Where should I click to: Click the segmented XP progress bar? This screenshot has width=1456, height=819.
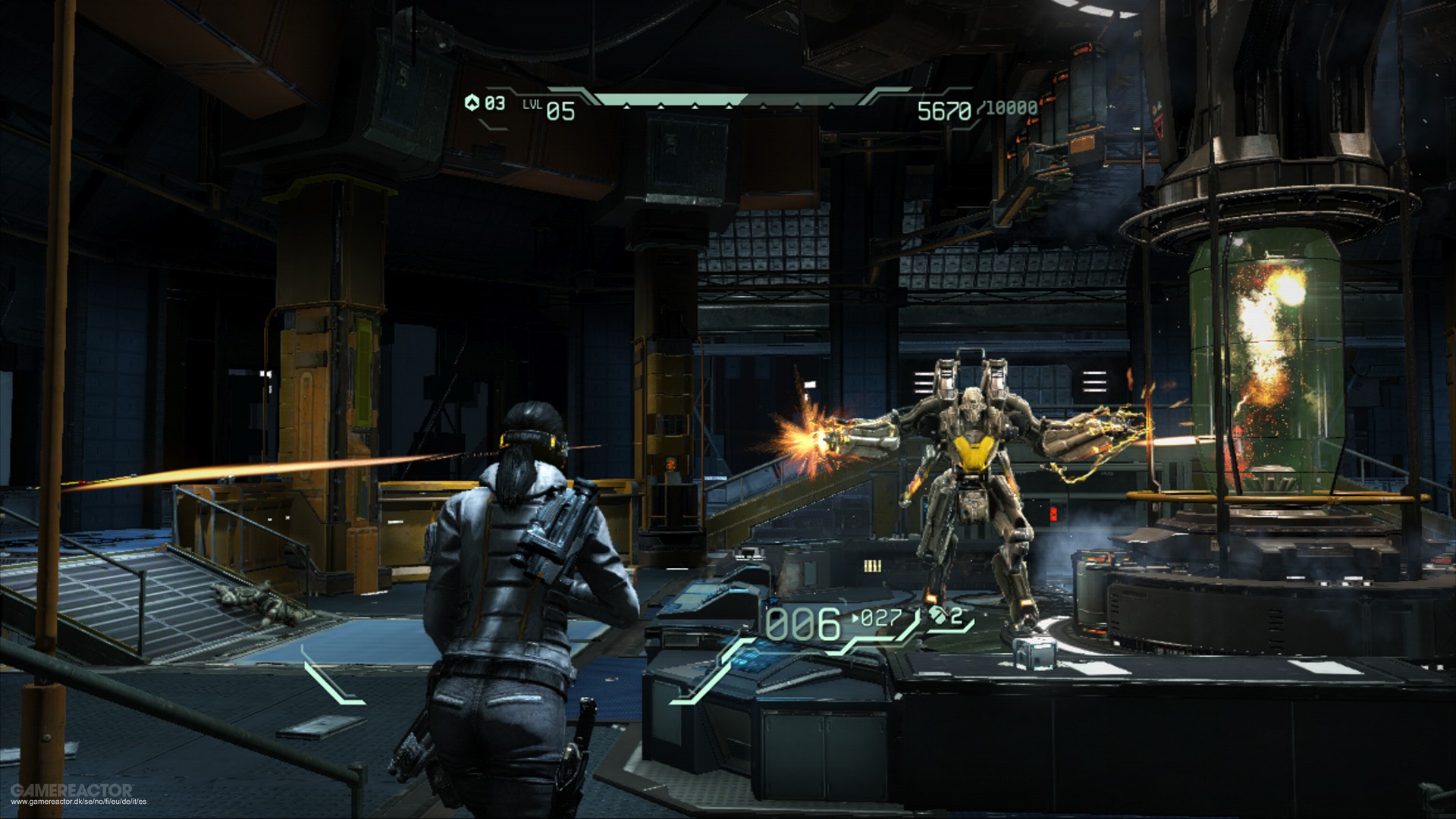coord(731,99)
